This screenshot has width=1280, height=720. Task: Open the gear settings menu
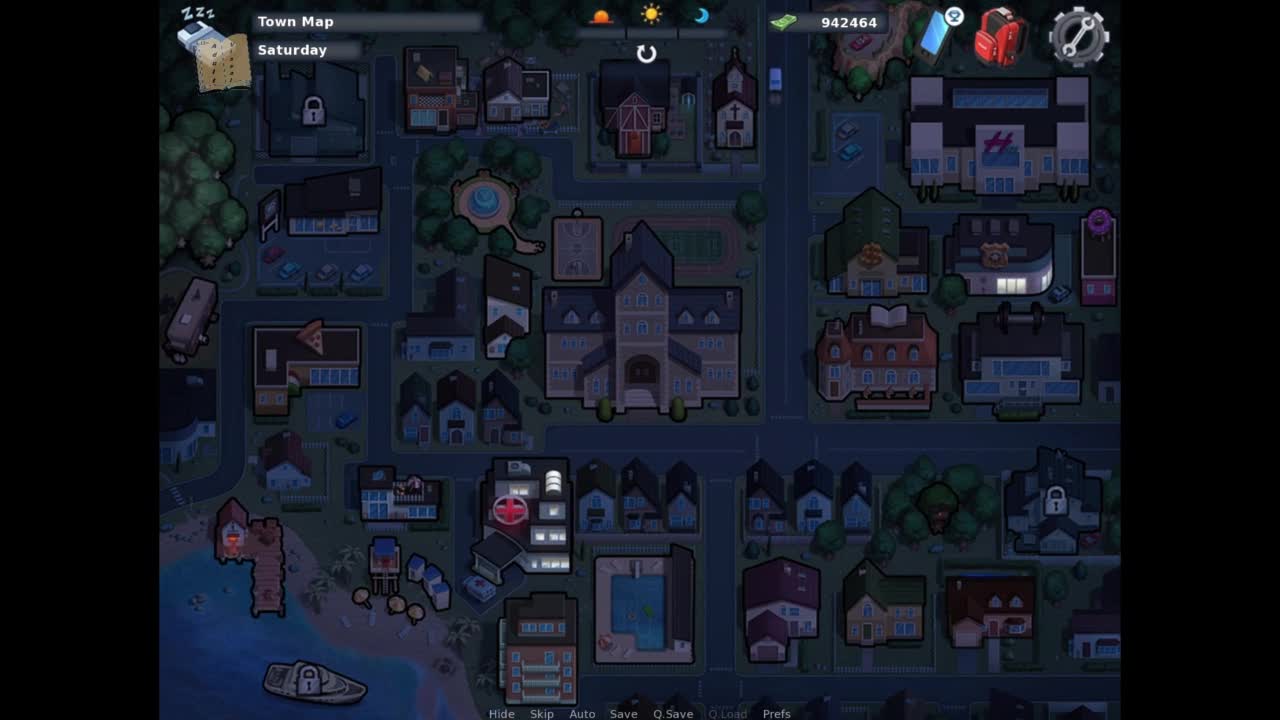[x=1078, y=36]
